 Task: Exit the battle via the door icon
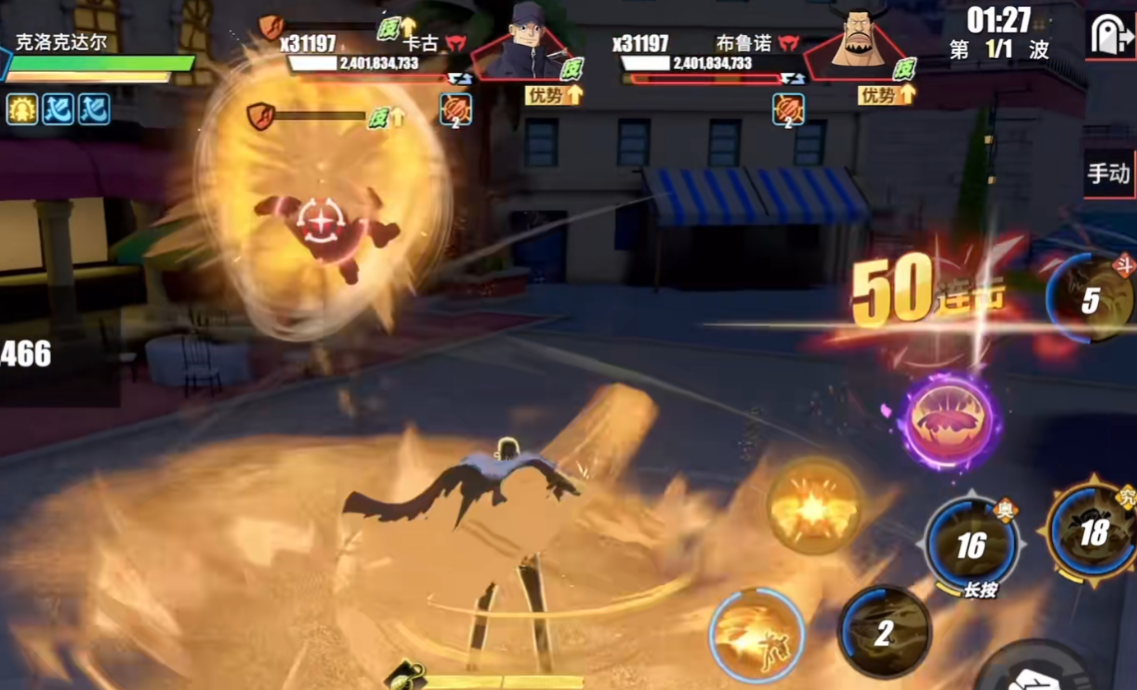tap(1108, 36)
